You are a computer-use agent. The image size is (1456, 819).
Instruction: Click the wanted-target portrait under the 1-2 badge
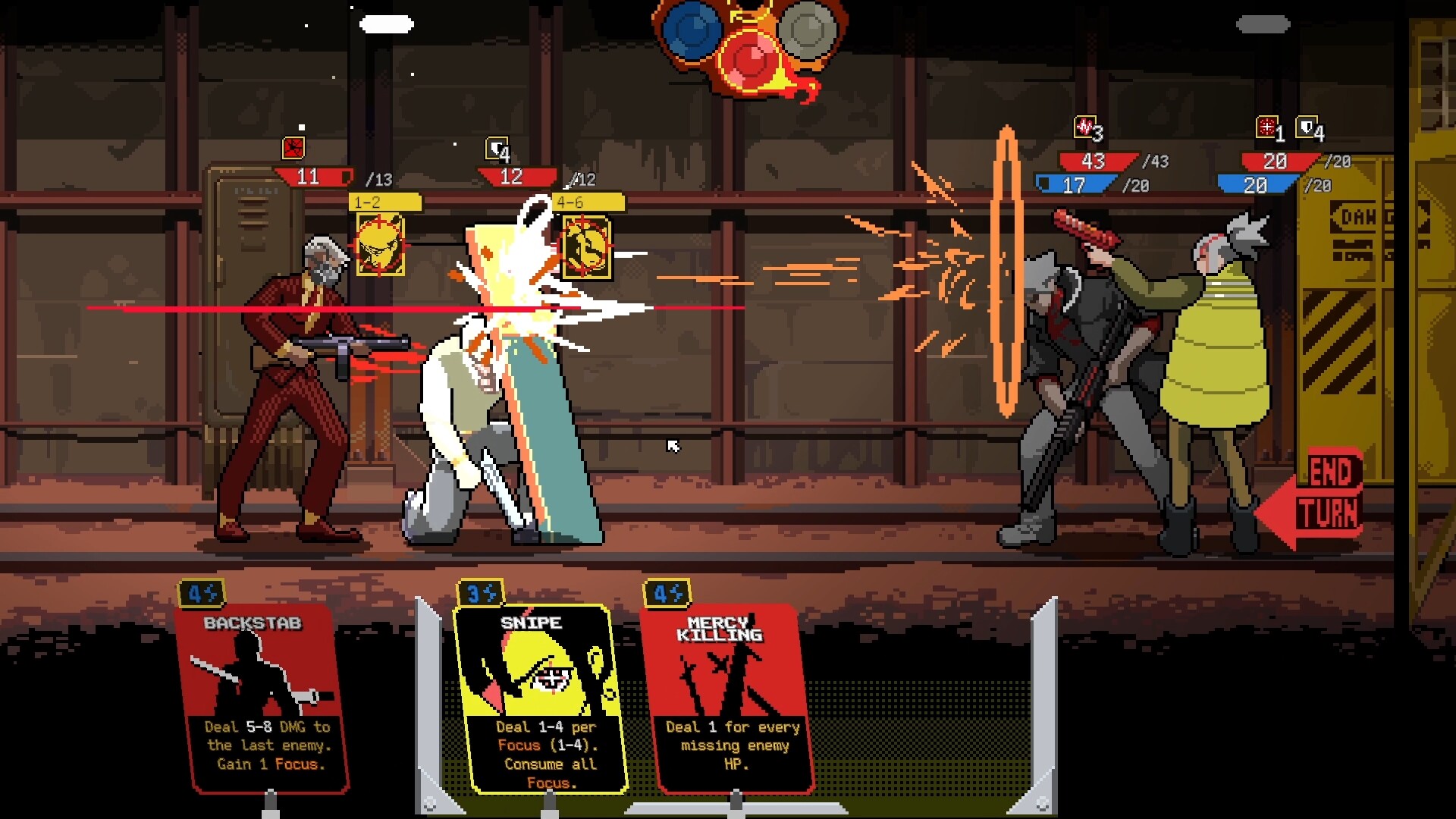point(381,246)
